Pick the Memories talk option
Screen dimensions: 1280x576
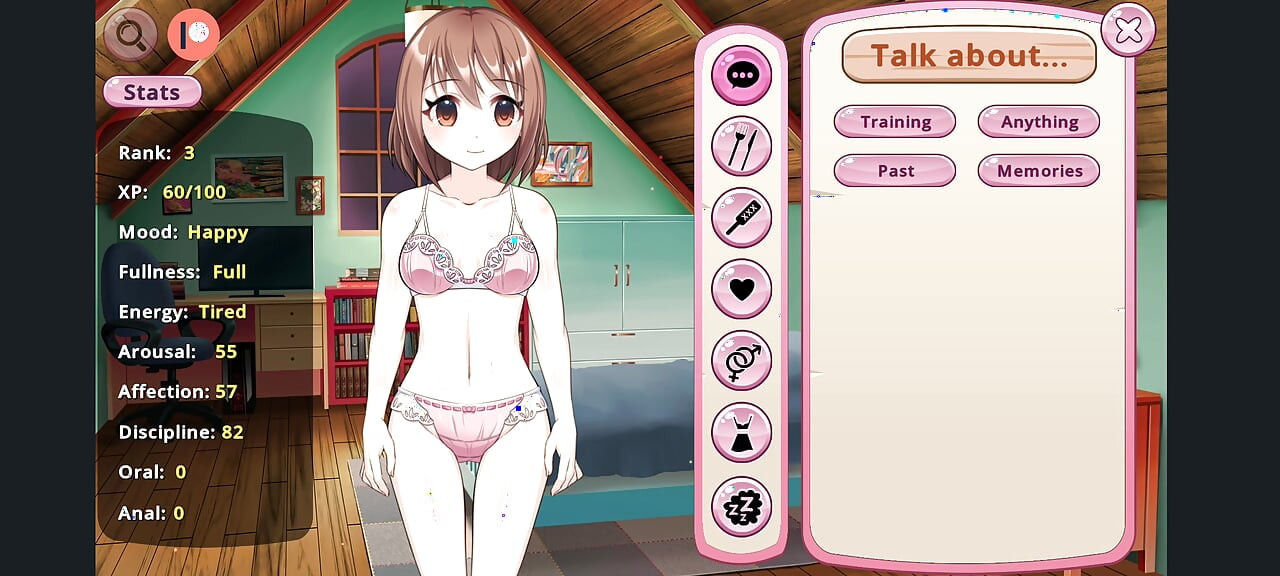(x=1039, y=171)
